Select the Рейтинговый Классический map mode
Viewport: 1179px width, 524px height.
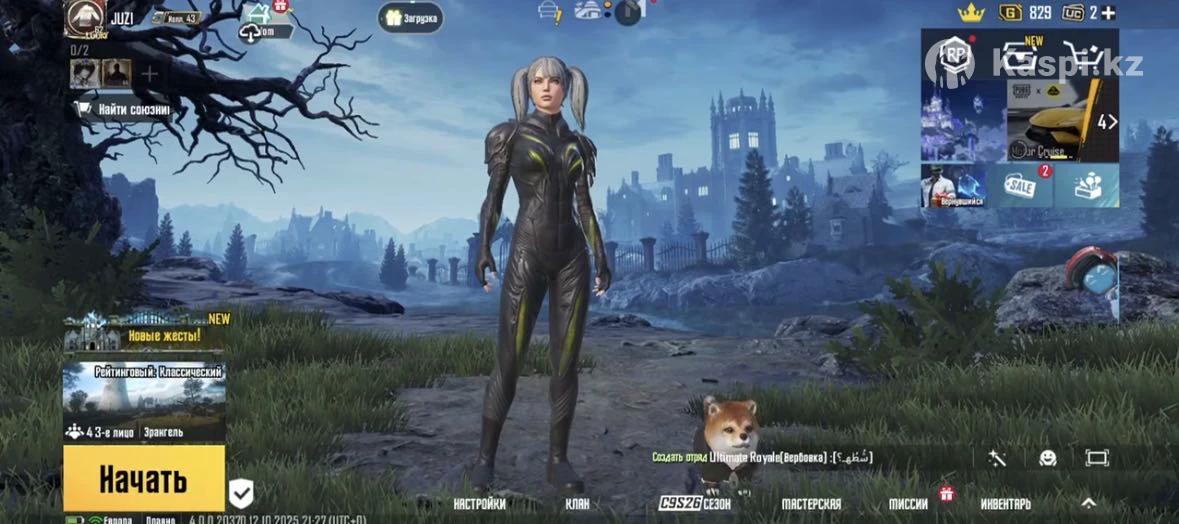click(144, 402)
